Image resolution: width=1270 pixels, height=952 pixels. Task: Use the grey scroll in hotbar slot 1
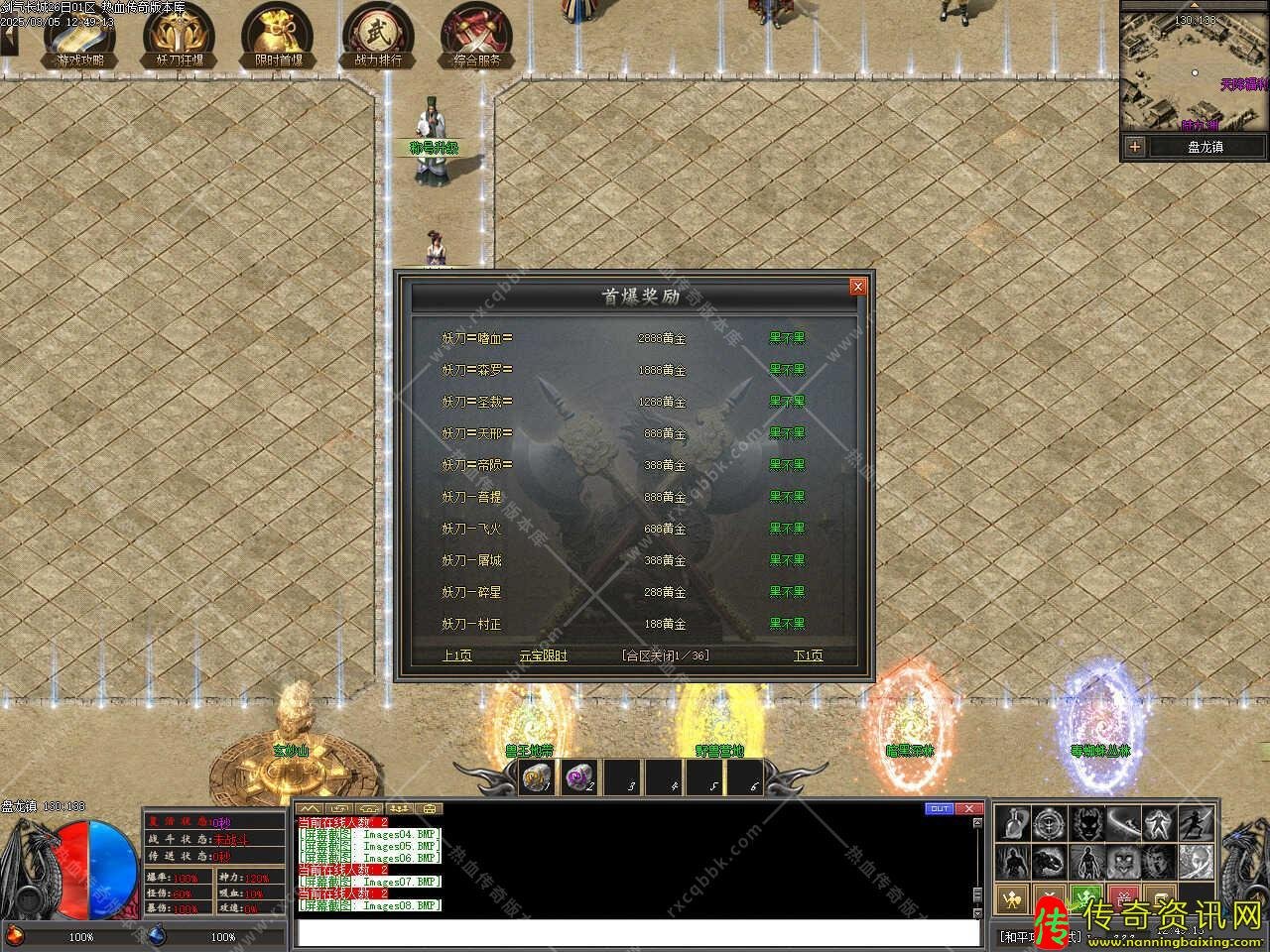pyautogui.click(x=538, y=778)
